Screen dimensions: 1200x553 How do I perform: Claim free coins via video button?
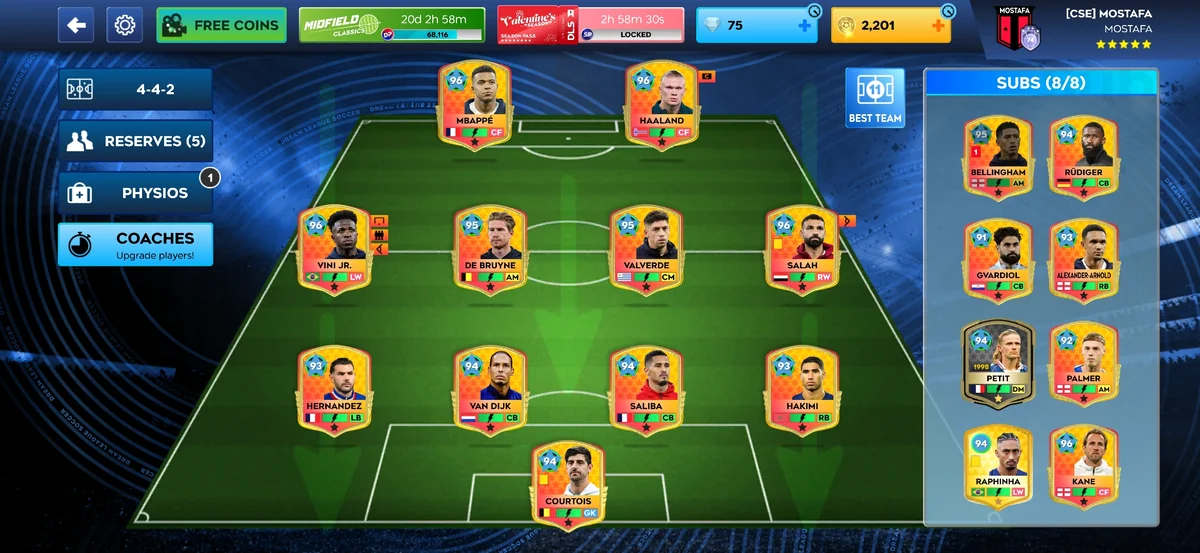coord(221,25)
